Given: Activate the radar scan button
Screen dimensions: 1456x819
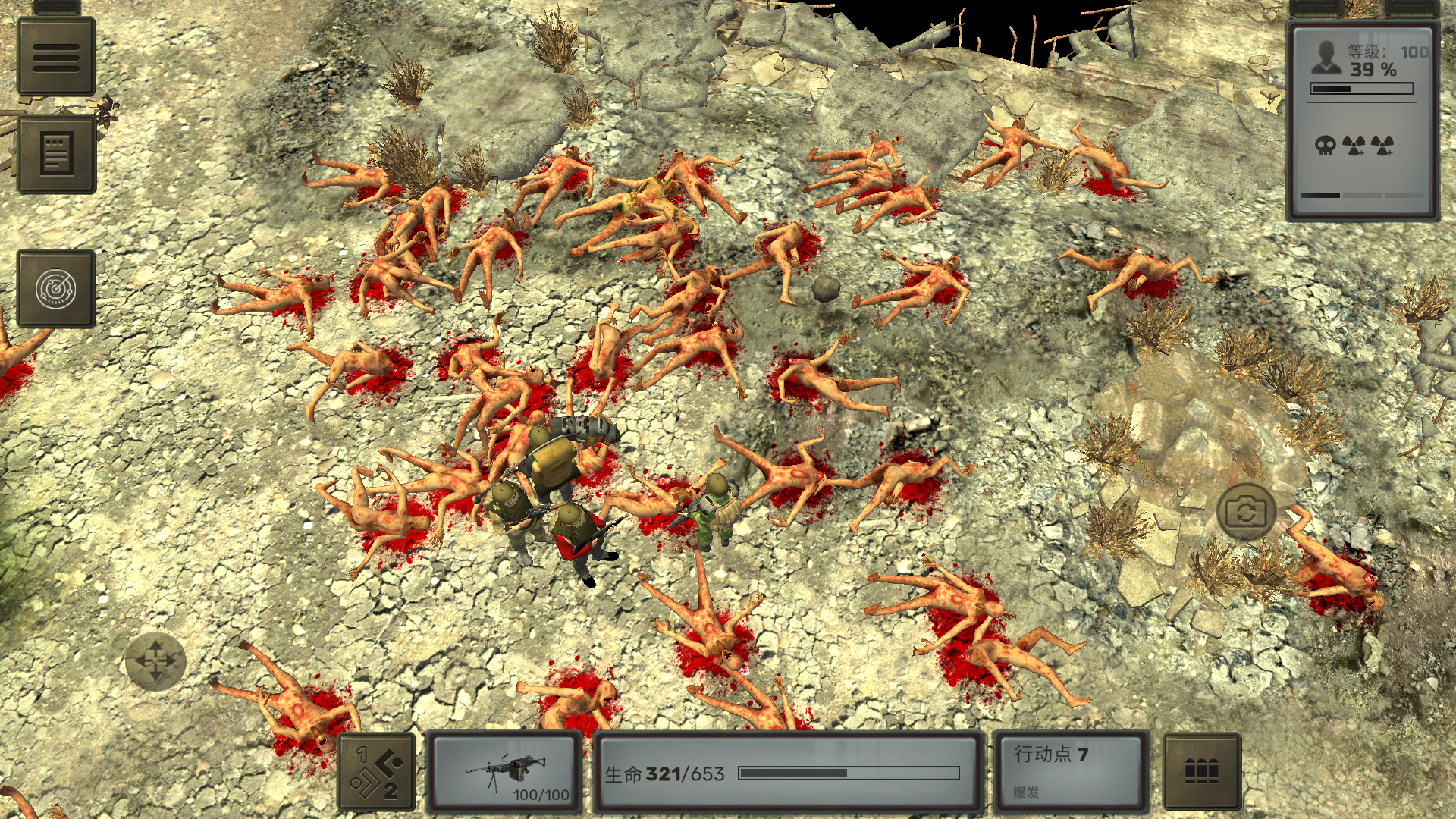Looking at the screenshot, I should pyautogui.click(x=56, y=289).
